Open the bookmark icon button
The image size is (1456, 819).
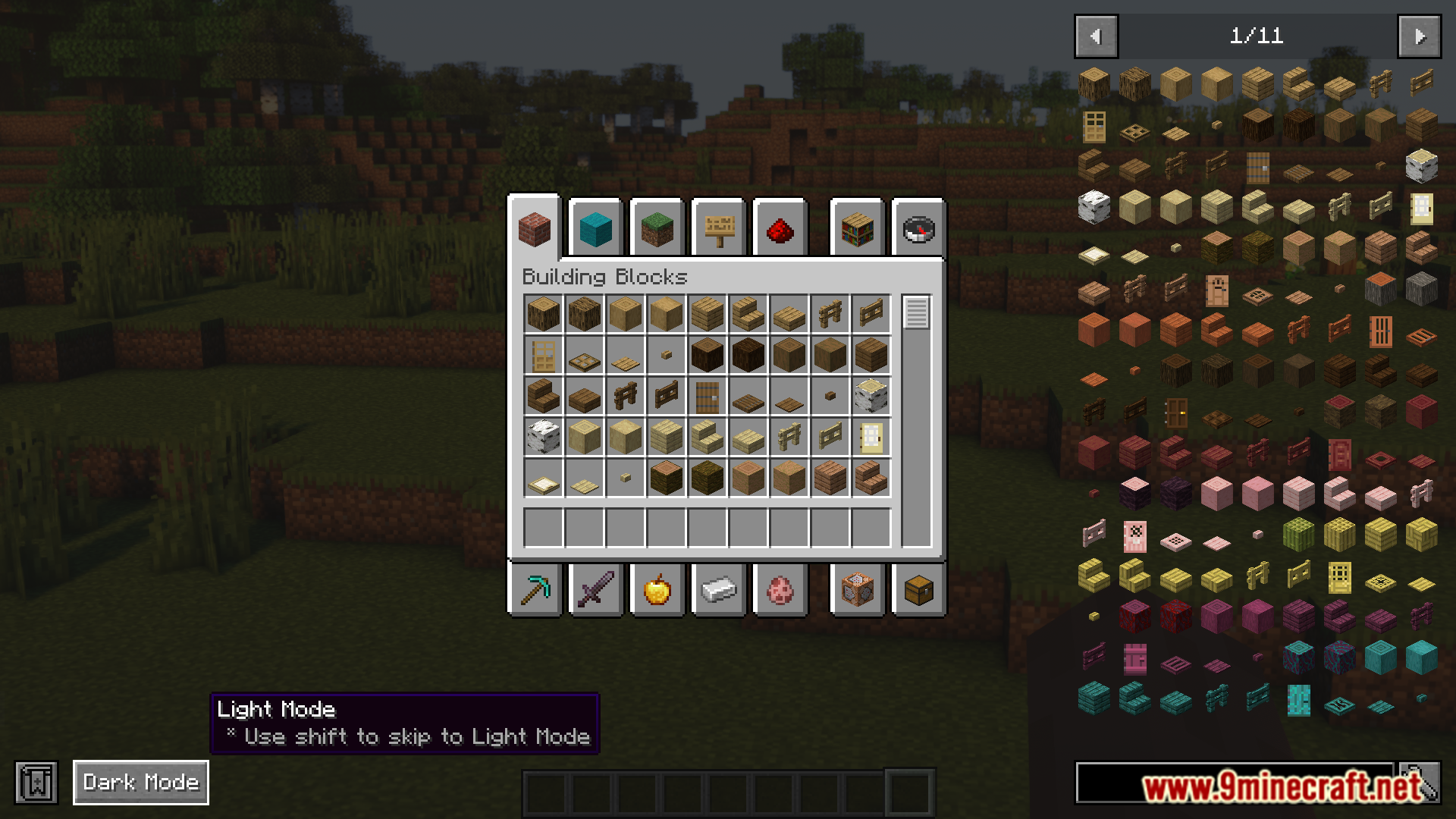tap(36, 782)
